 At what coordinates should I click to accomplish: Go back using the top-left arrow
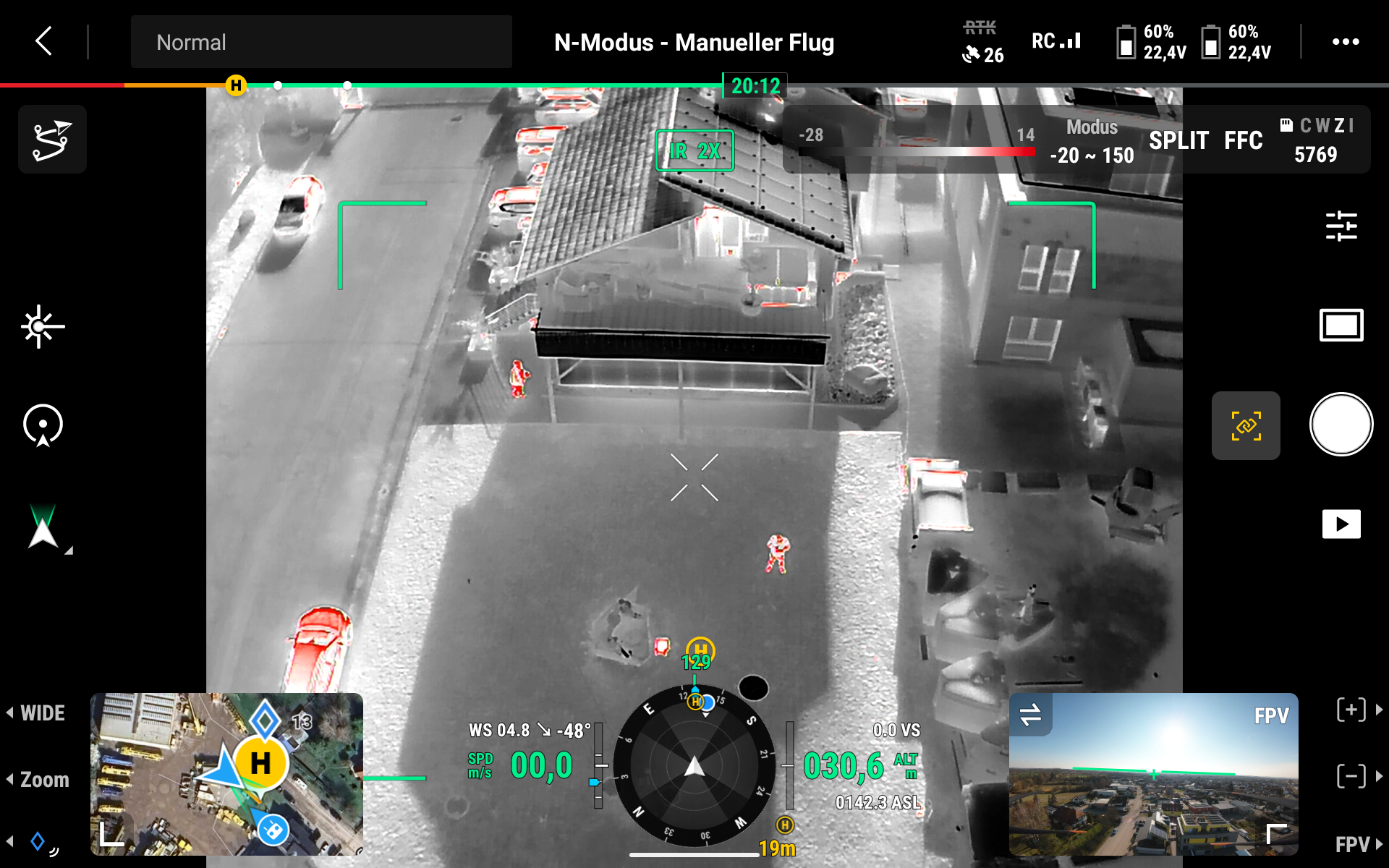click(44, 41)
